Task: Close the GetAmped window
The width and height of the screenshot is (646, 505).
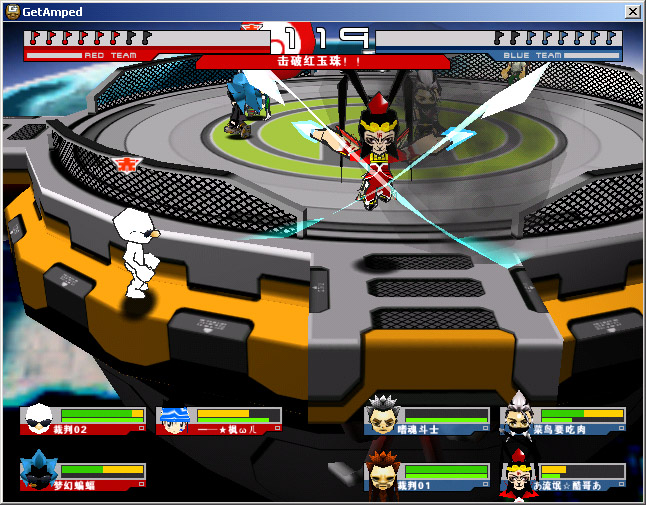Action: coord(632,11)
